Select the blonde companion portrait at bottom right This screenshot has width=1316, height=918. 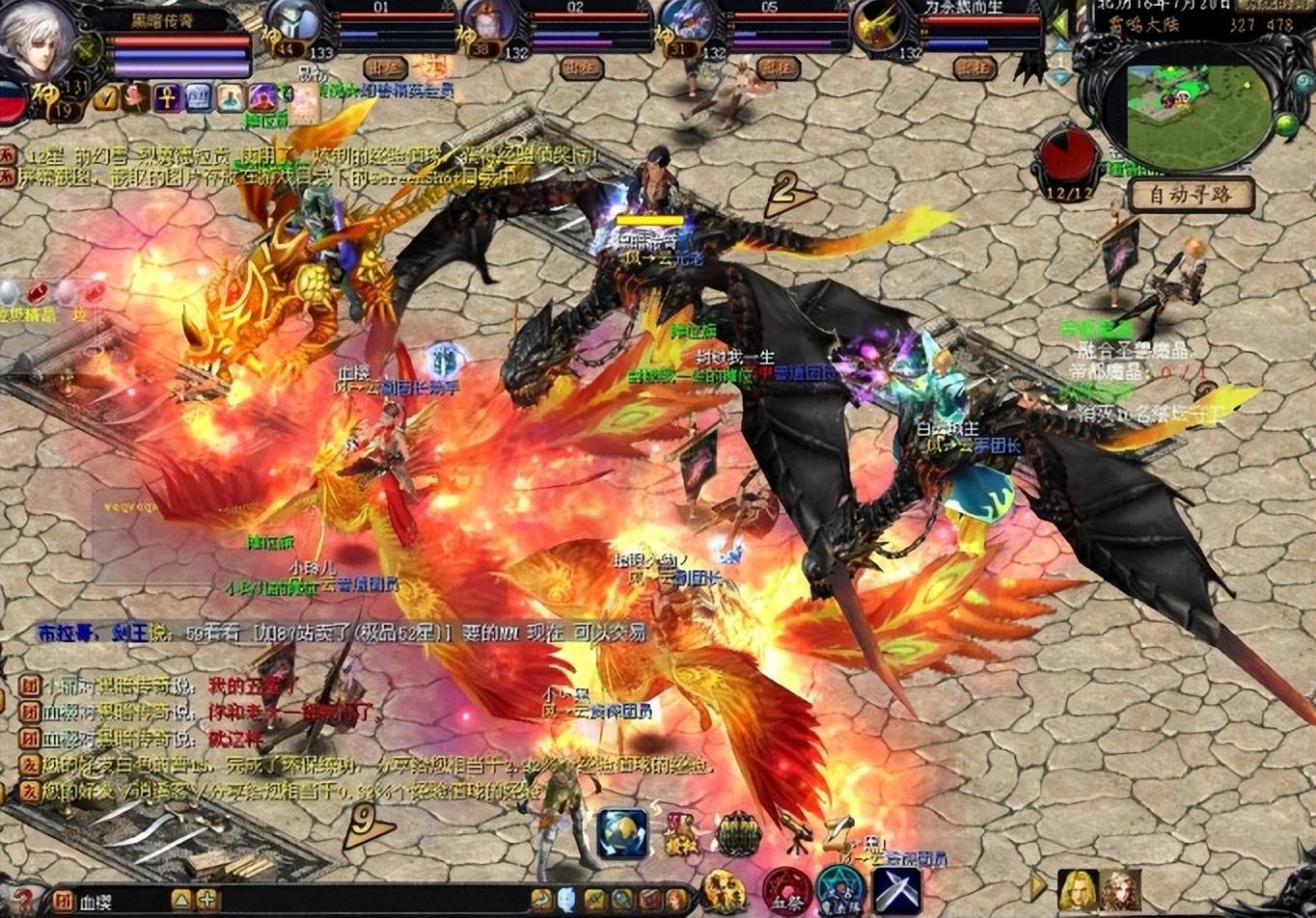(1078, 889)
